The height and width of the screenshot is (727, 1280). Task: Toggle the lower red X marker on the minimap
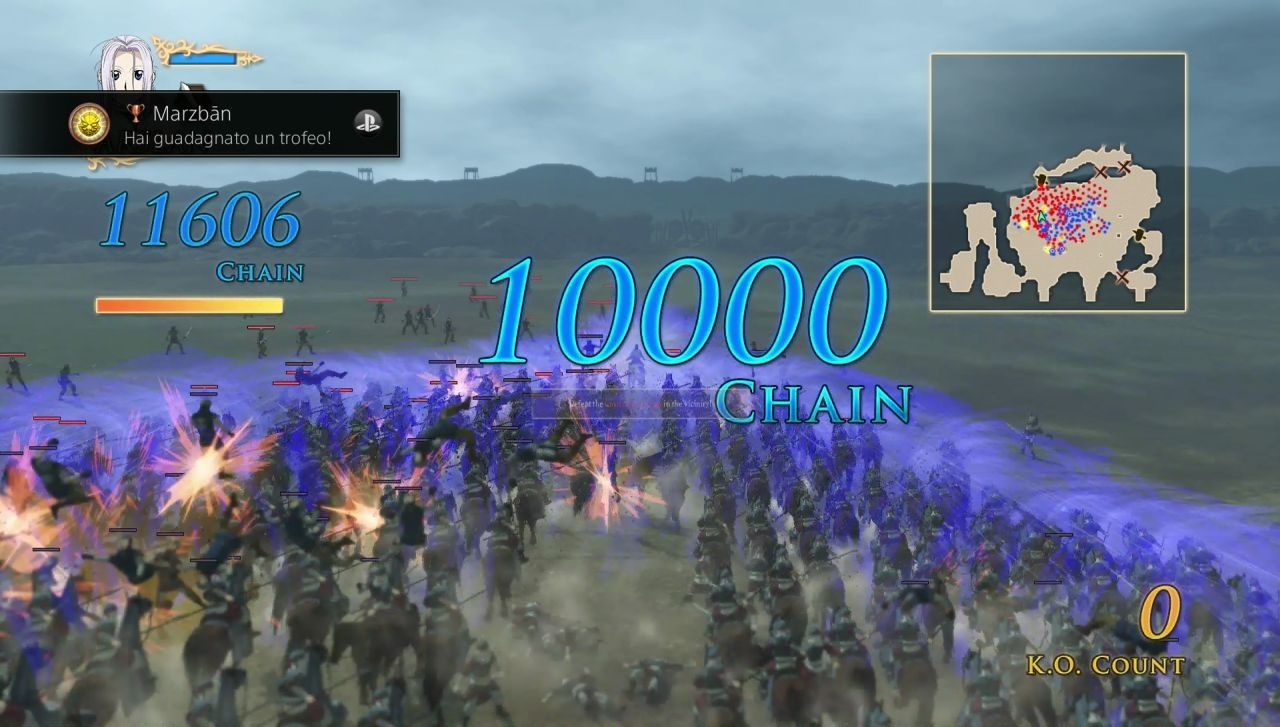coord(1123,275)
